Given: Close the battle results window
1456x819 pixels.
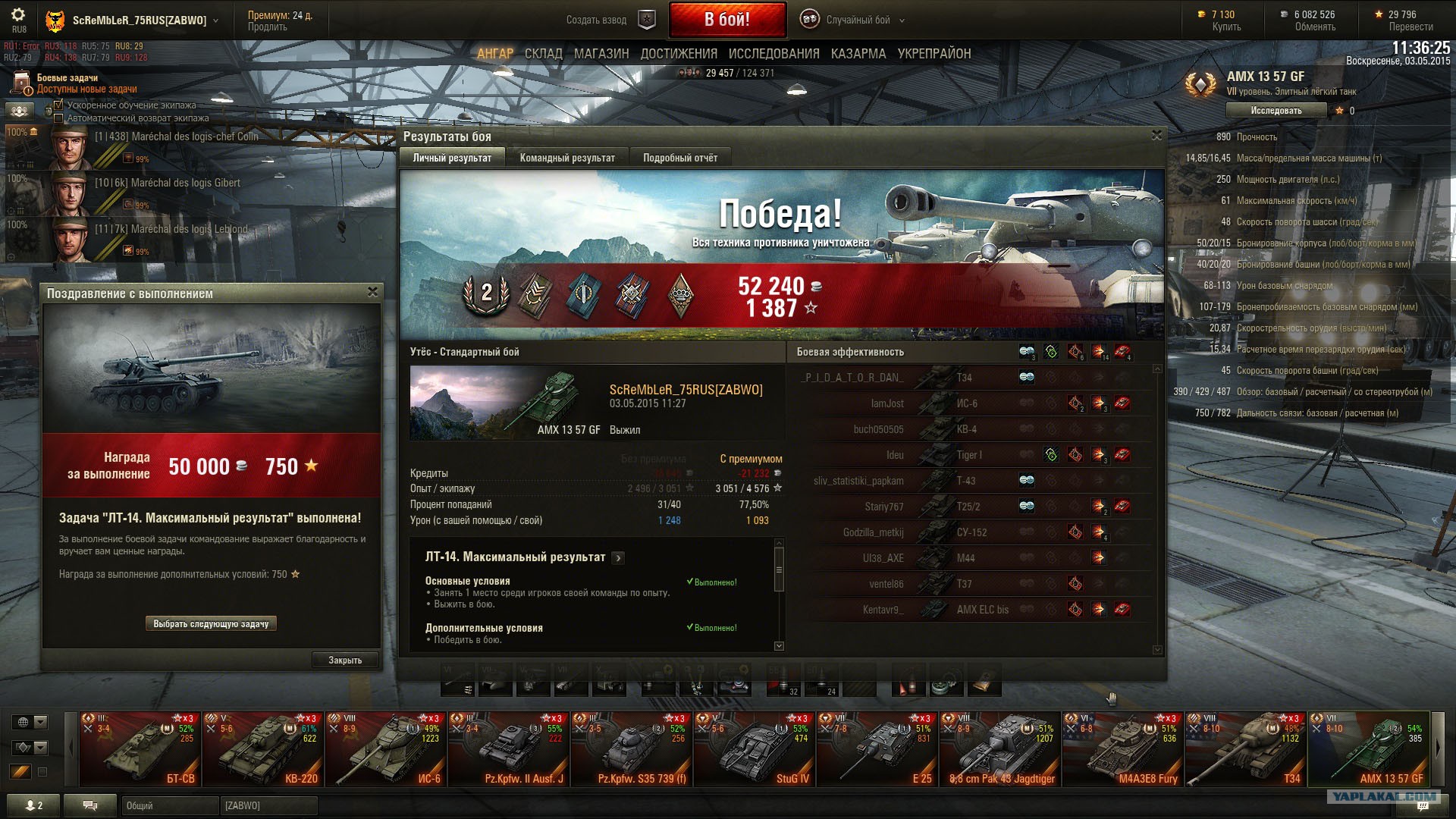Looking at the screenshot, I should point(1156,136).
